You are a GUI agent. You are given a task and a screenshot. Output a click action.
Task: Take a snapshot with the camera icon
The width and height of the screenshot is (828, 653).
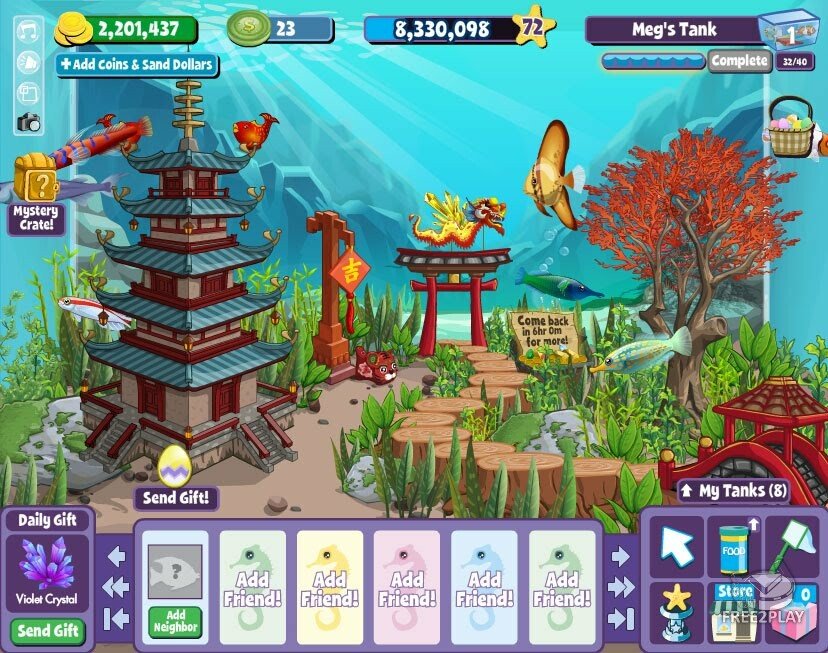28,123
